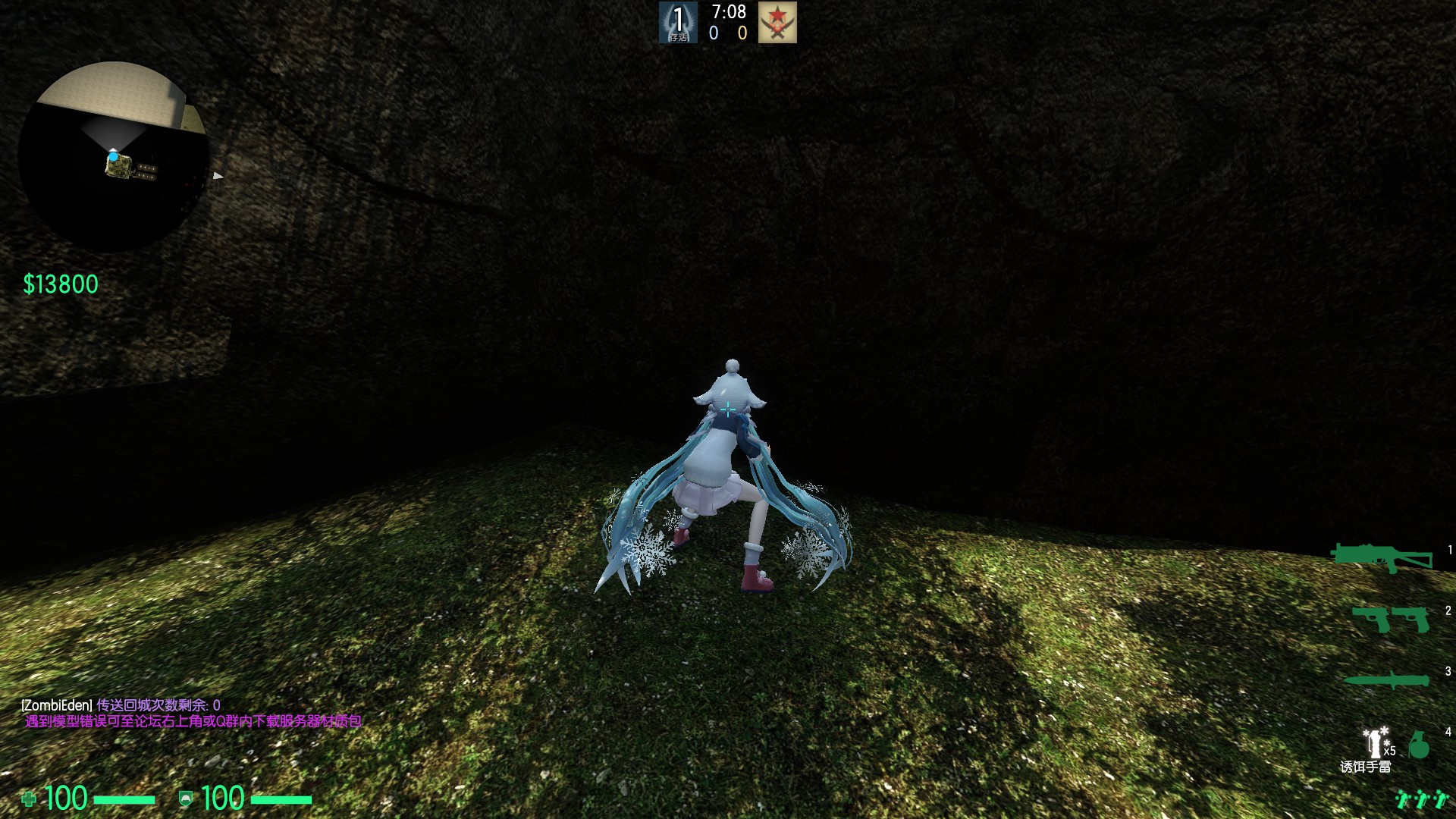Click the x5 grenade count label
Image resolution: width=1456 pixels, height=819 pixels.
tap(1388, 751)
